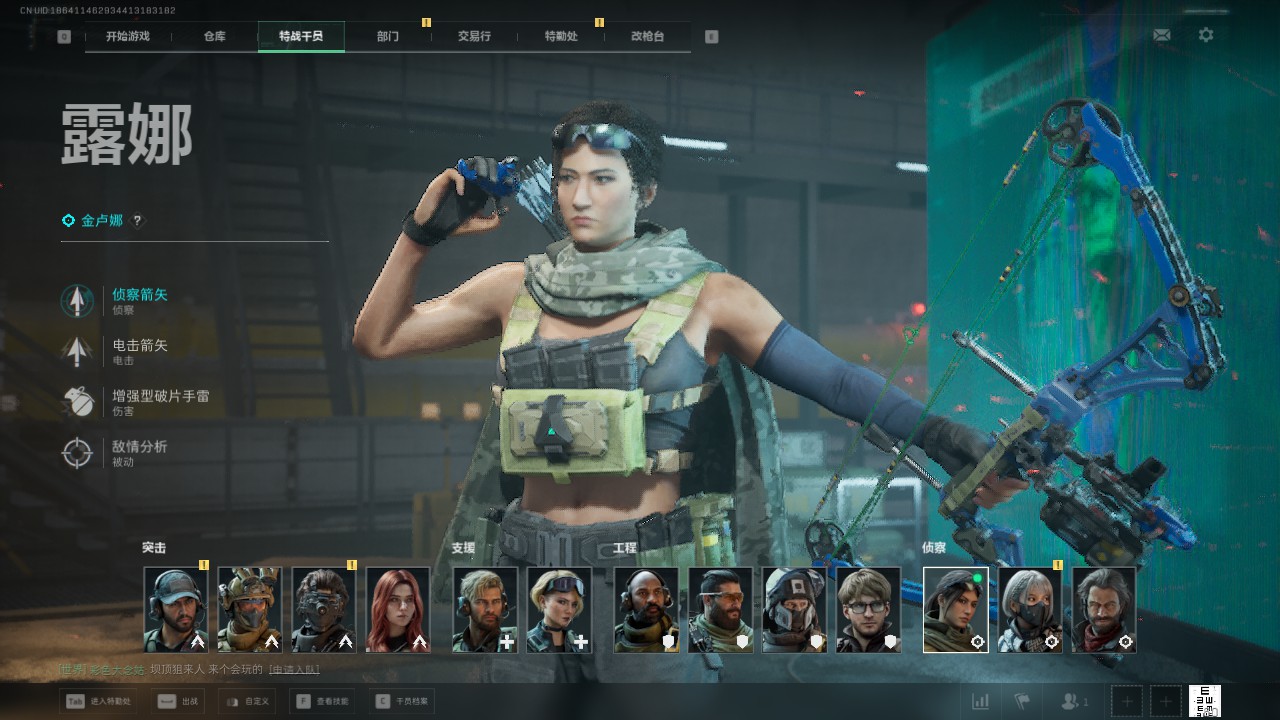This screenshot has height=720, width=1280.
Task: Open the 干员档案 operator file
Action: [x=402, y=701]
